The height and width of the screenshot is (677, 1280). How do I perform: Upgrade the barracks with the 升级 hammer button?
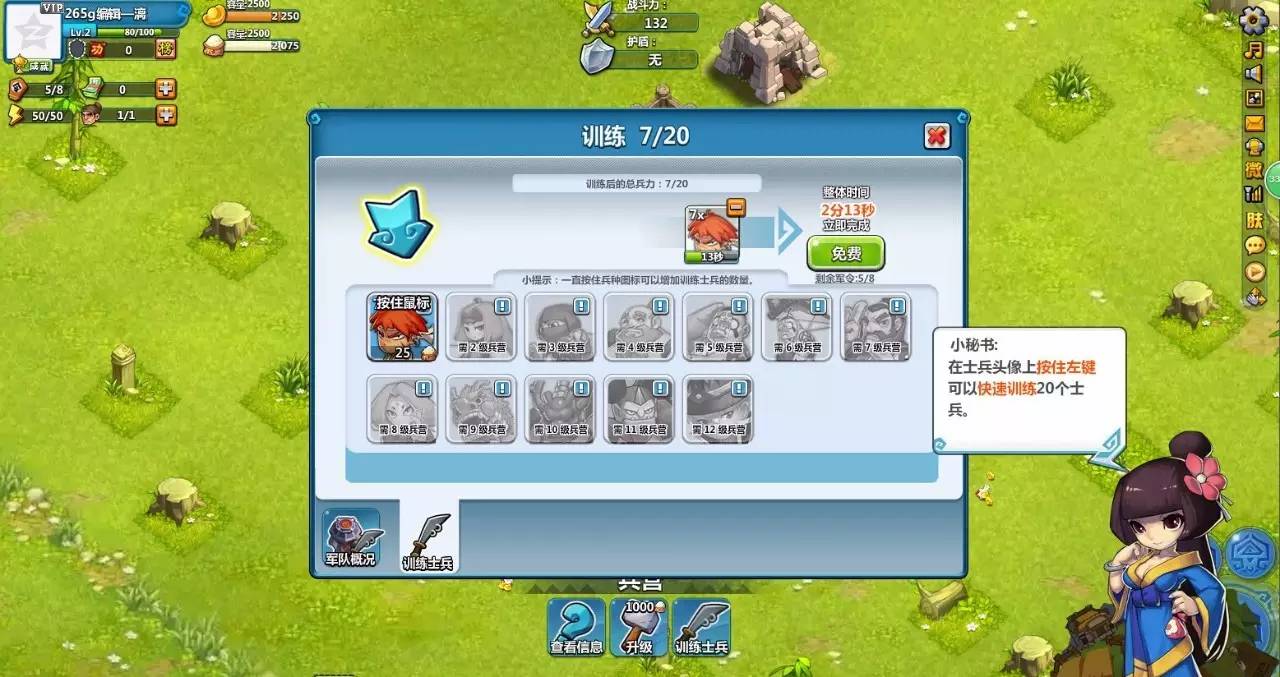(639, 628)
